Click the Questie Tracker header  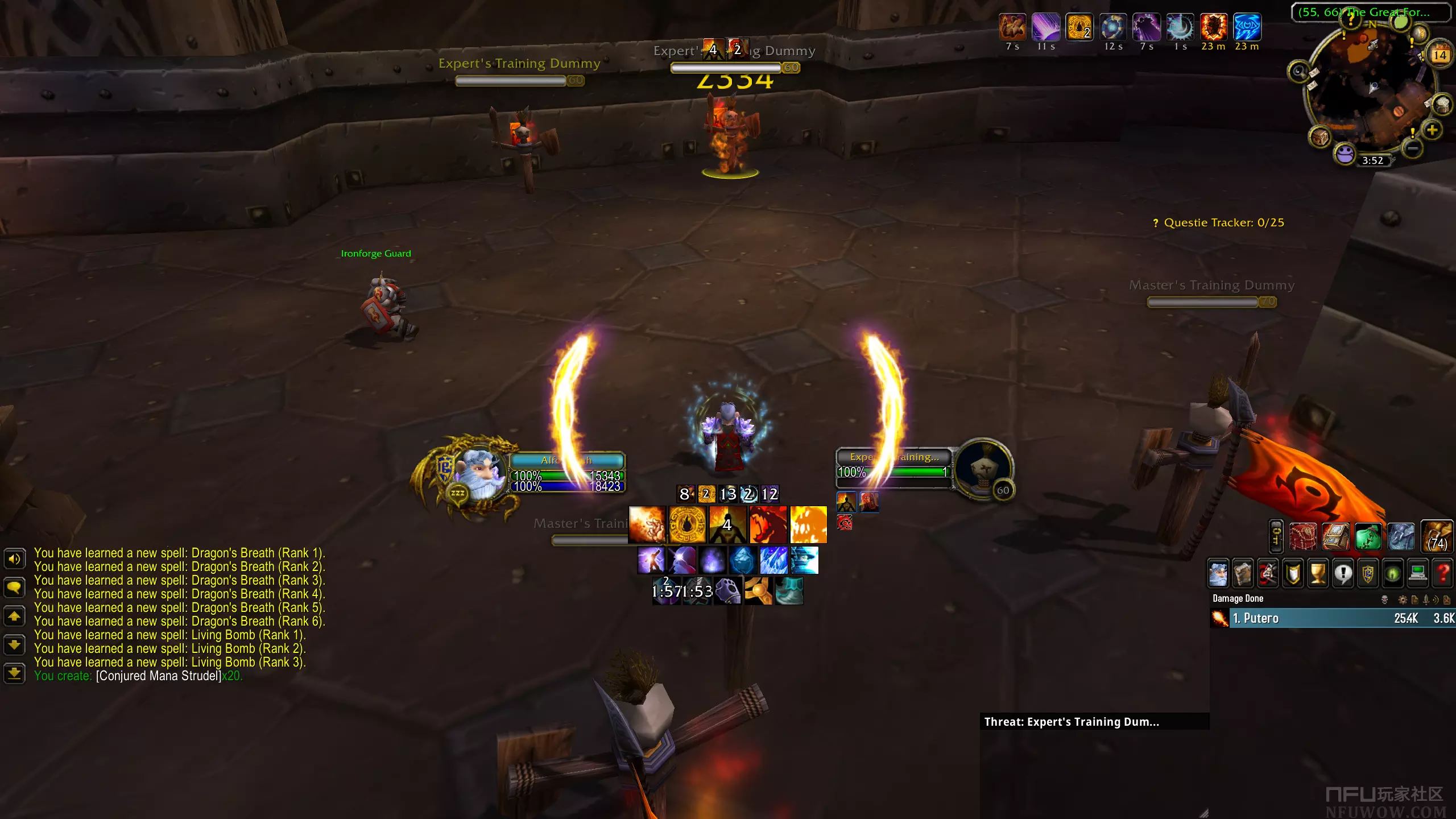(x=1223, y=223)
